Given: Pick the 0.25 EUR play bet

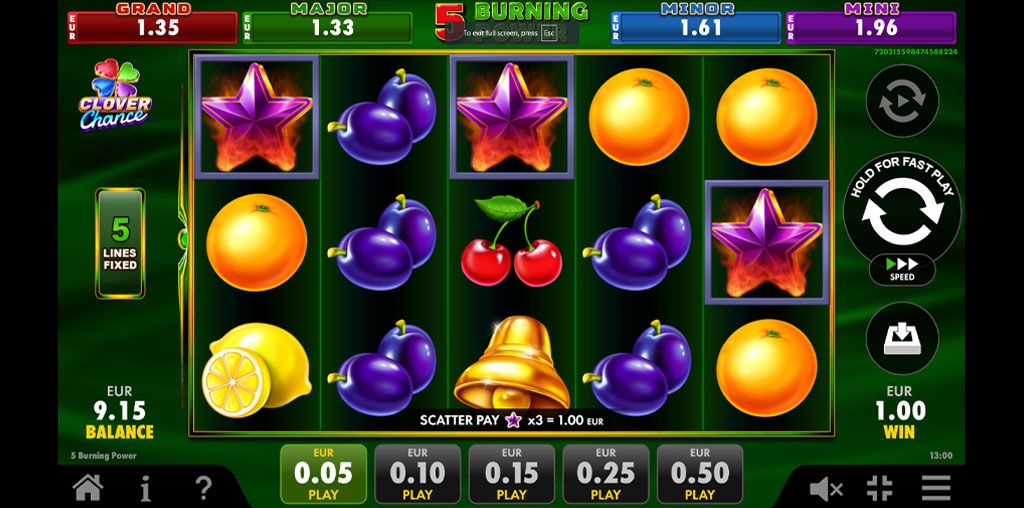Looking at the screenshot, I should pos(605,474).
